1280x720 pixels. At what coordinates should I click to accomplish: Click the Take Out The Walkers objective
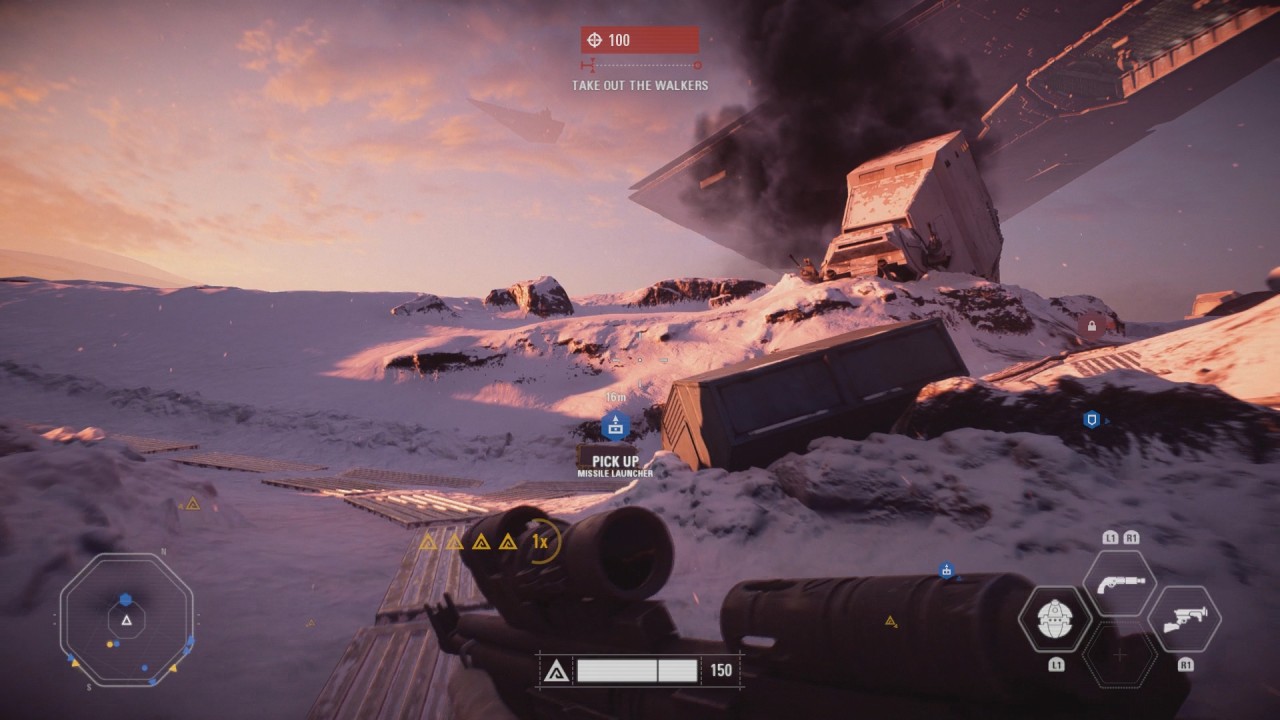640,86
